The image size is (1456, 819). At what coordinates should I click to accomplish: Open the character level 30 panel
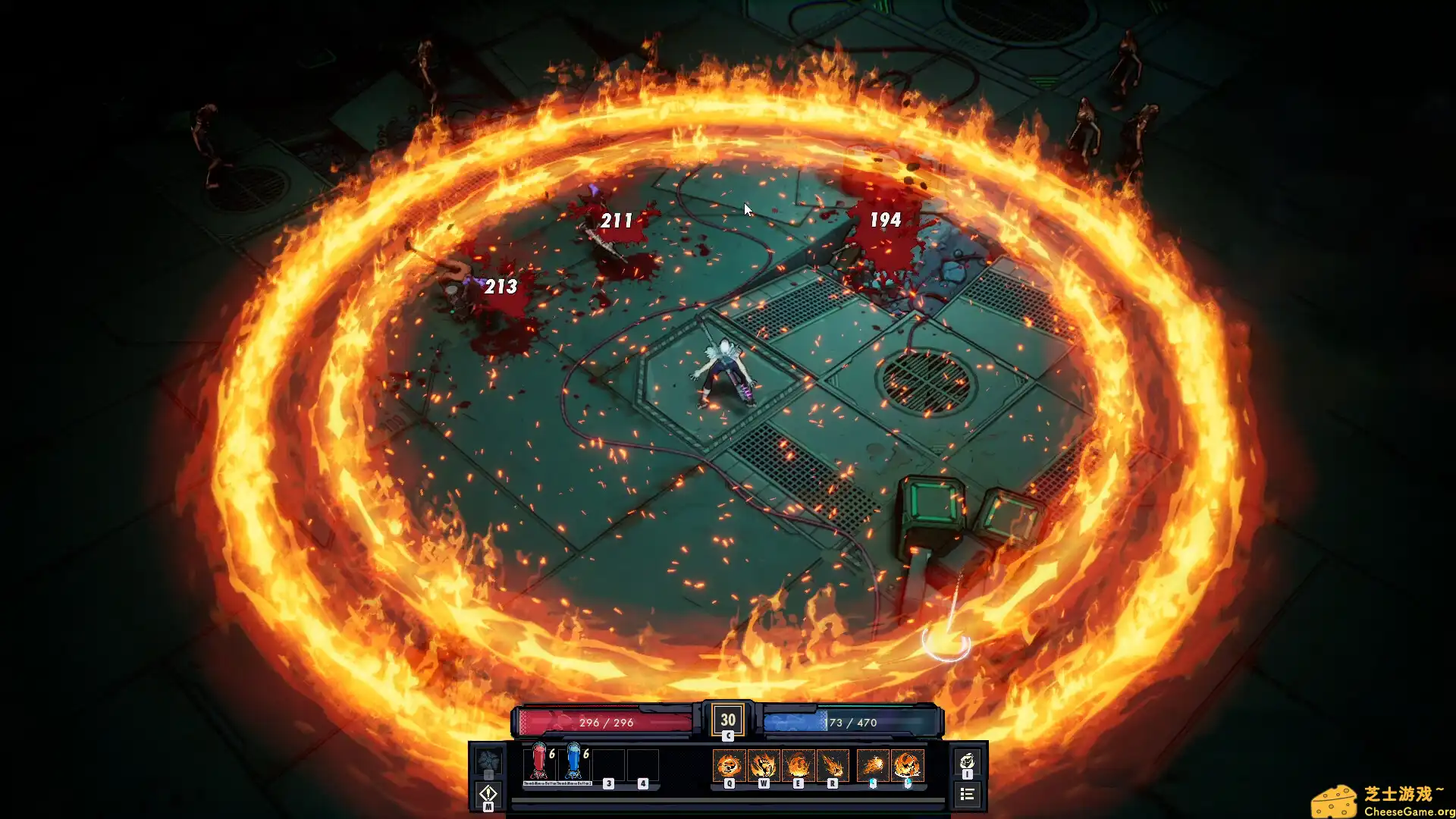727,720
